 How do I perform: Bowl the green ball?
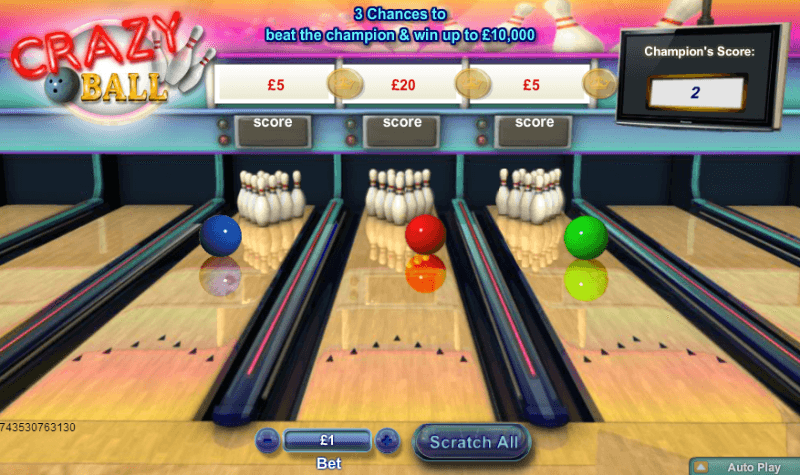click(585, 237)
